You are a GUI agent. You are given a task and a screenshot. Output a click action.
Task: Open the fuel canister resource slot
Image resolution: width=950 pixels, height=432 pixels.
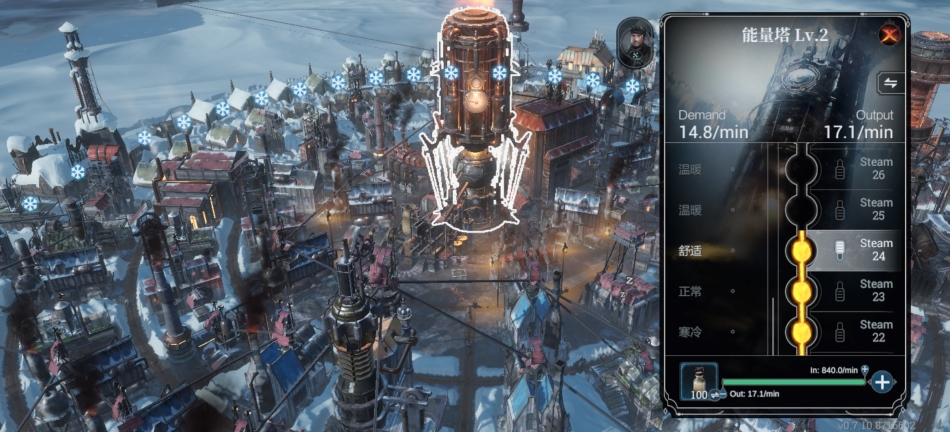click(x=698, y=380)
